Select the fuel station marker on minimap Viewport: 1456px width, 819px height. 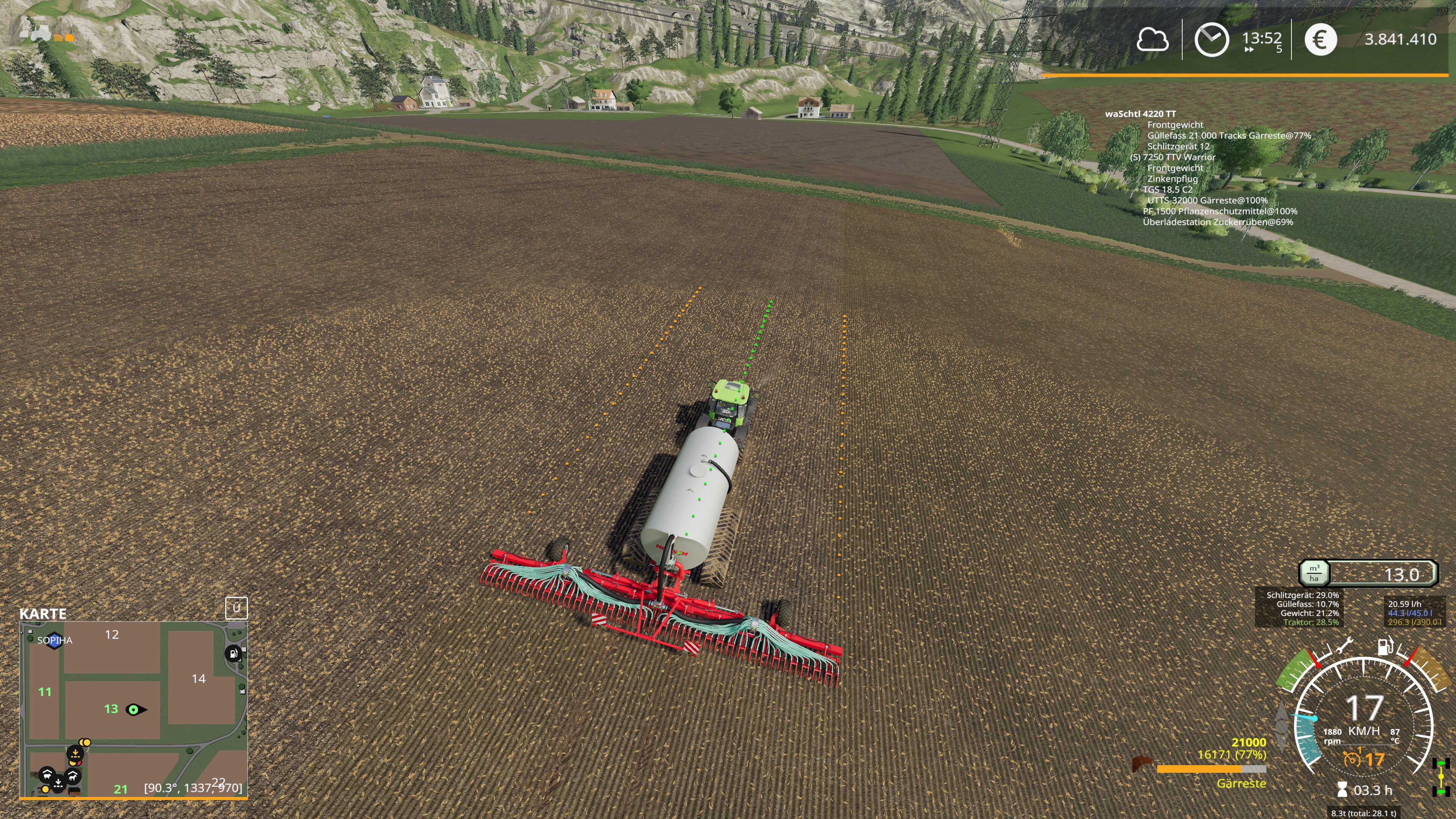233,654
